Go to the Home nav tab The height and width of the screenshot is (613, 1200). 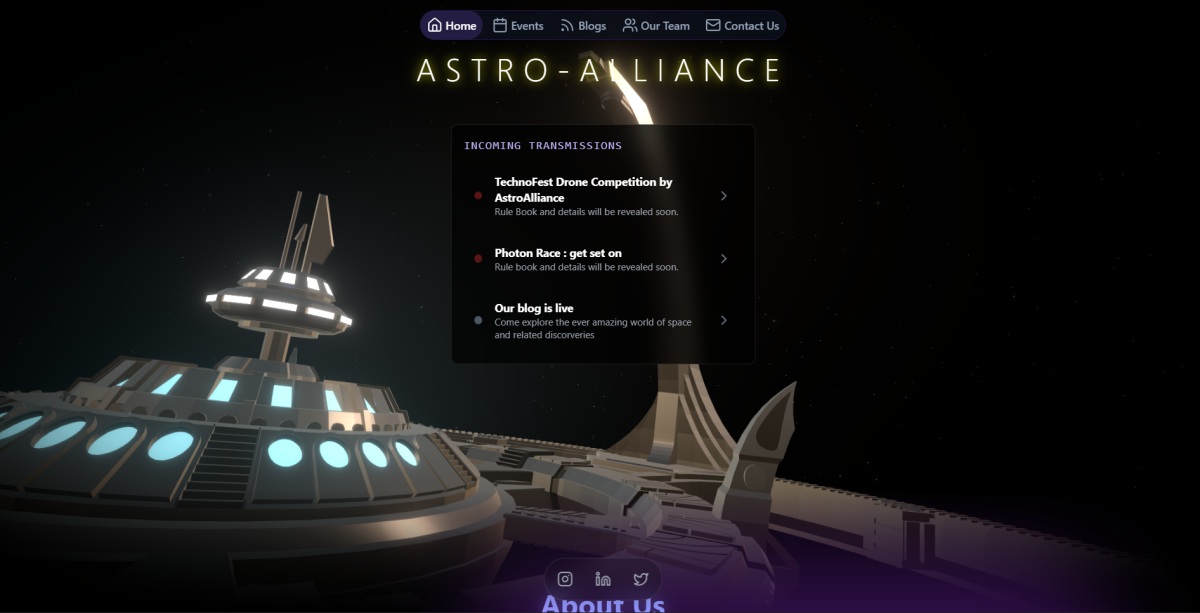click(452, 26)
